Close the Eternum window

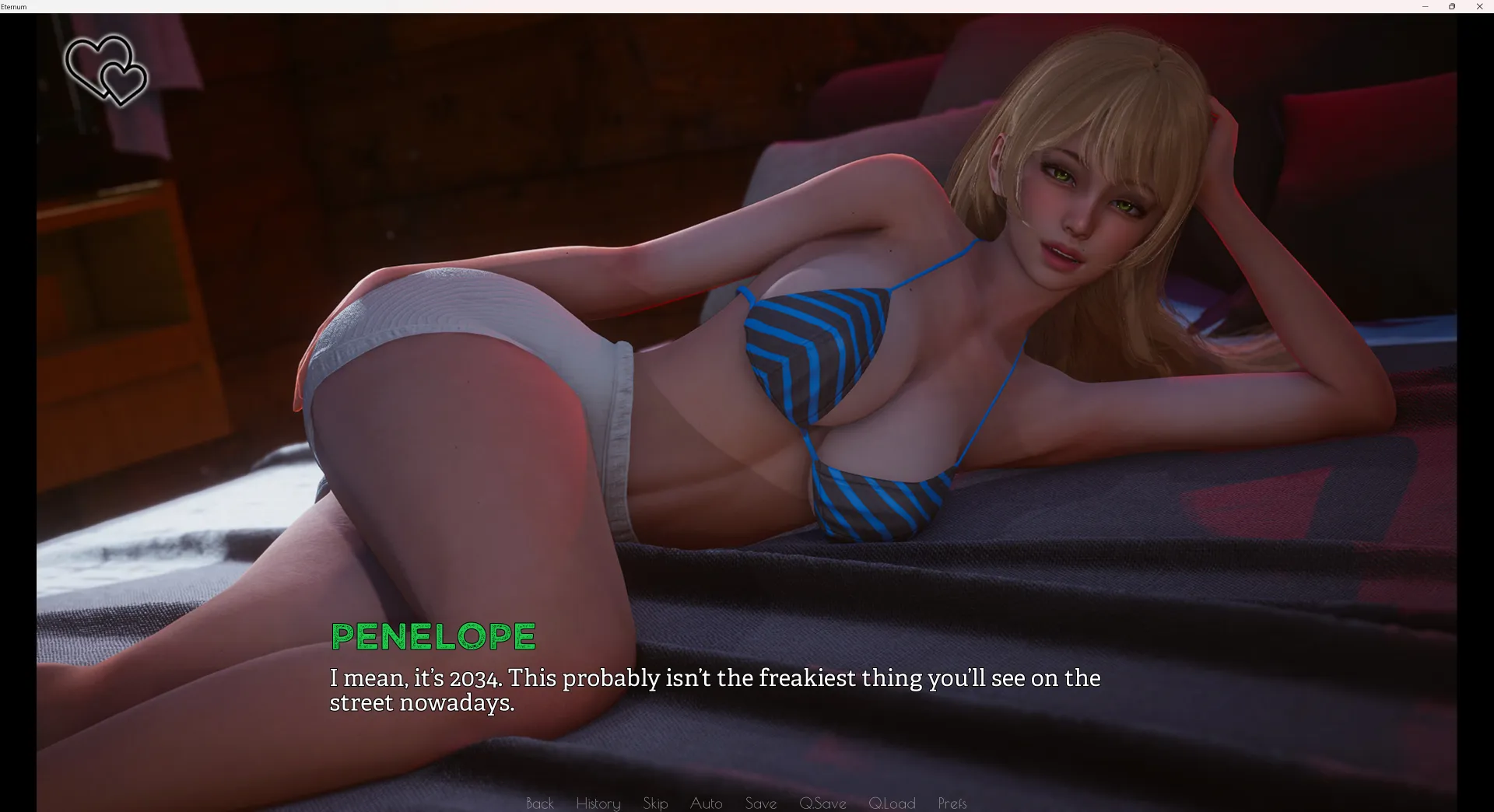click(x=1479, y=7)
